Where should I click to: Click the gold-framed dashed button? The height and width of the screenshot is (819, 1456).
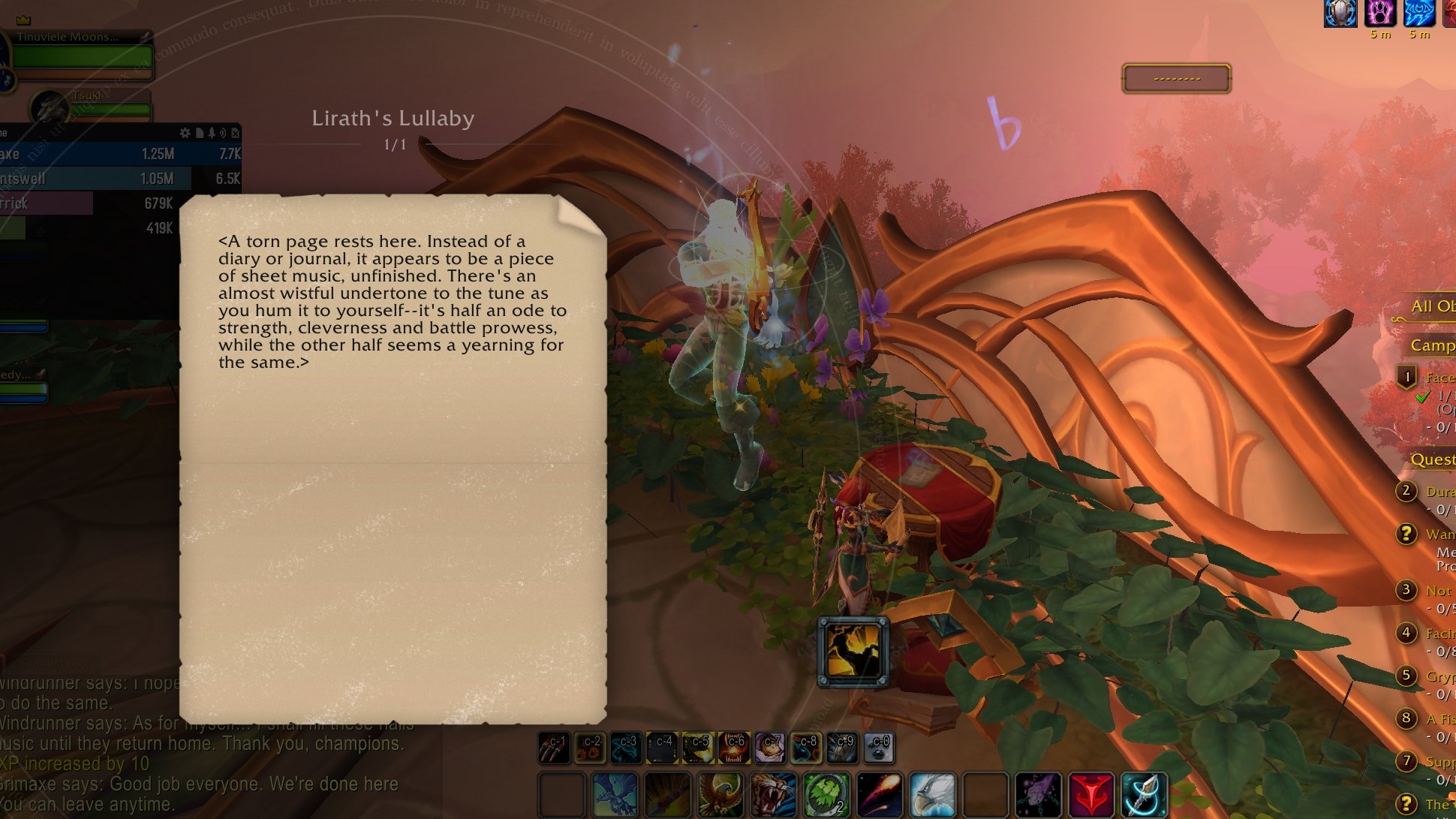coord(1176,78)
